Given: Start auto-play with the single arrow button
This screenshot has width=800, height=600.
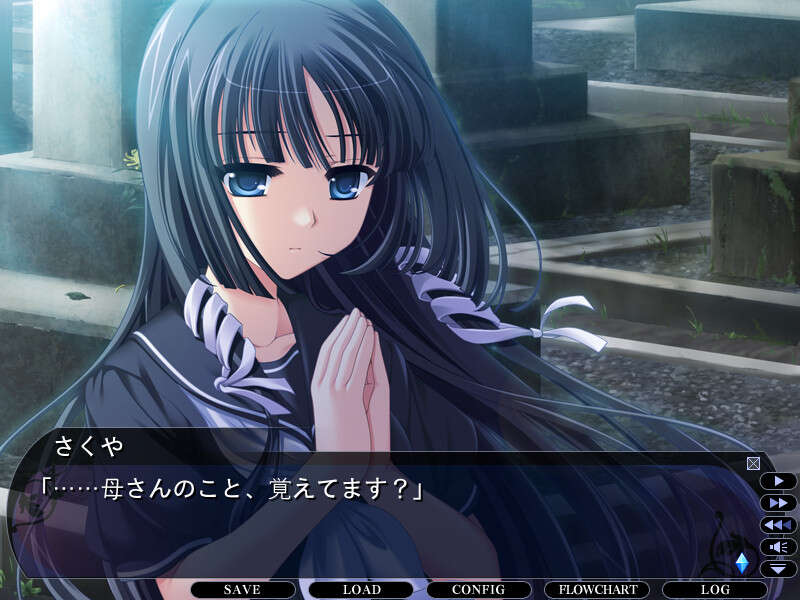Looking at the screenshot, I should [x=778, y=481].
